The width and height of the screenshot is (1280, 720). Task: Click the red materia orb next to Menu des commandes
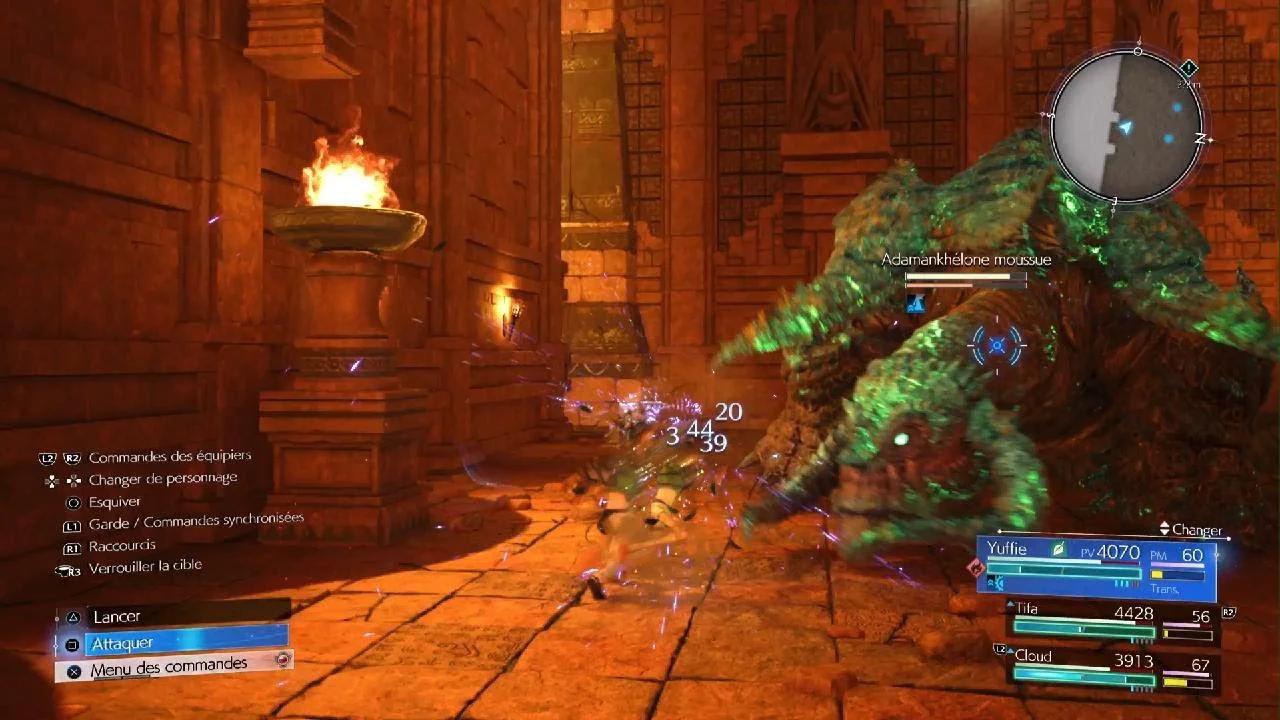[x=283, y=659]
